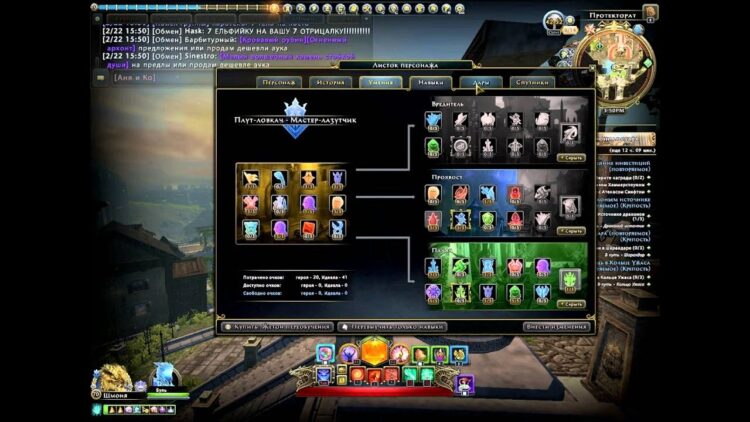Hide the Вредитель tree with Скрыть
Image resolution: width=750 pixels, height=422 pixels.
572,157
